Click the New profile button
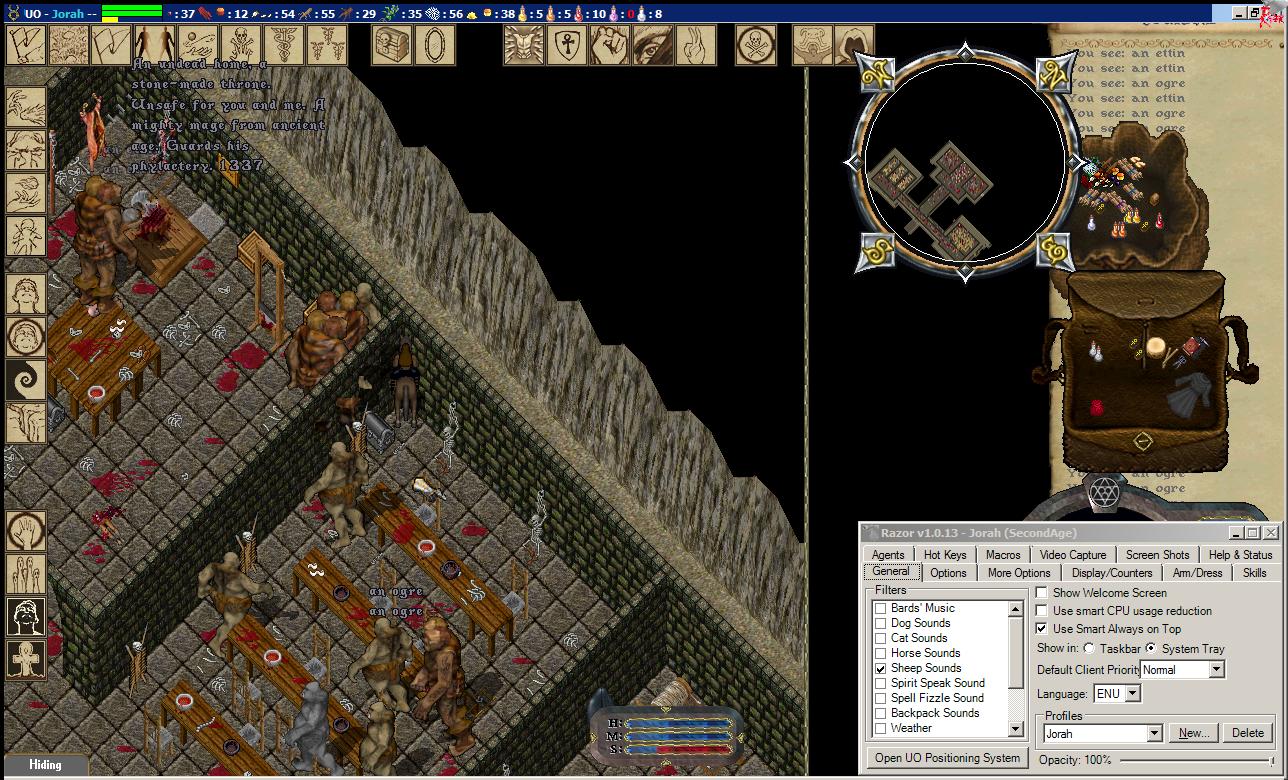This screenshot has width=1288, height=780. coord(1194,733)
